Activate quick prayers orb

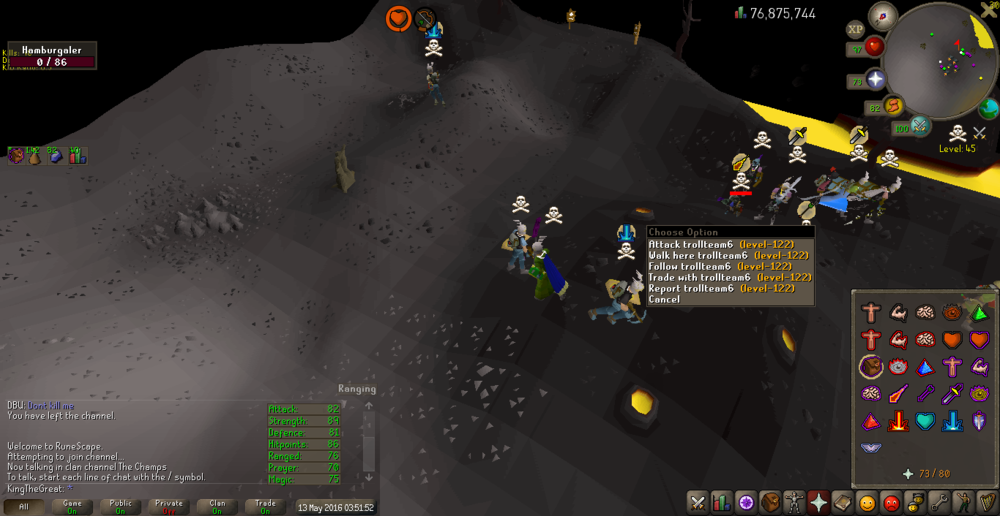pos(876,80)
